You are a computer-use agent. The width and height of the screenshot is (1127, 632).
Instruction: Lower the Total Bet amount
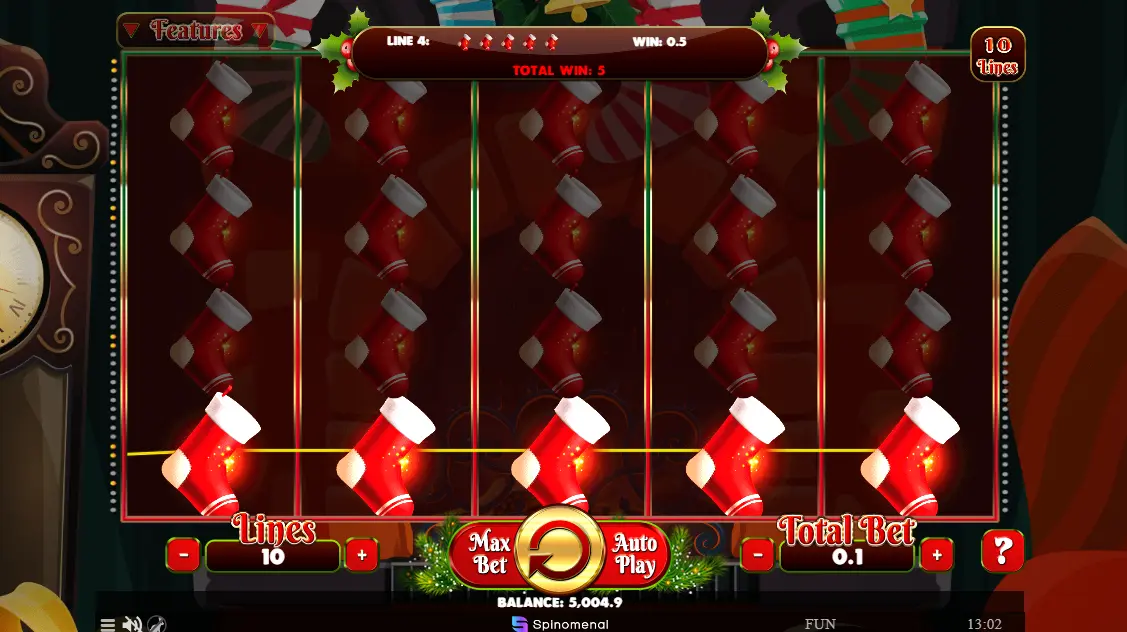coord(757,554)
